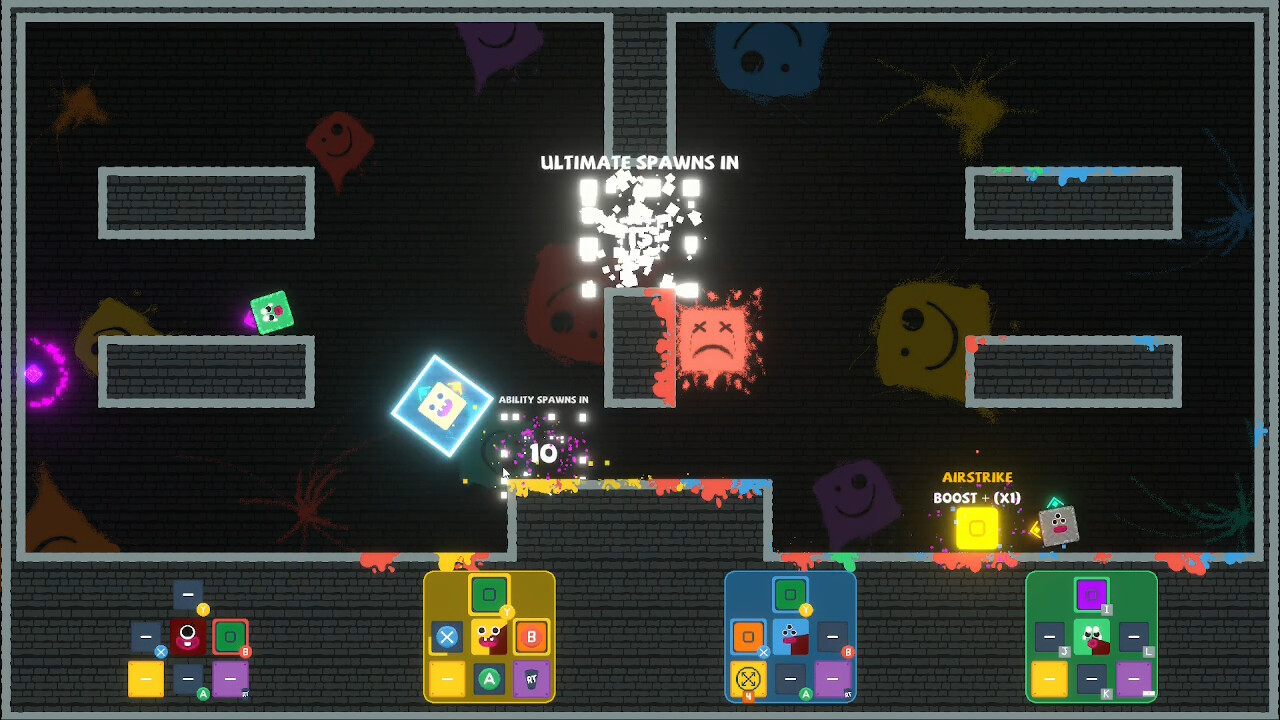Viewport: 1280px width, 720px height.
Task: Click the yellow player's smiling avatar in their panel
Action: [489, 637]
